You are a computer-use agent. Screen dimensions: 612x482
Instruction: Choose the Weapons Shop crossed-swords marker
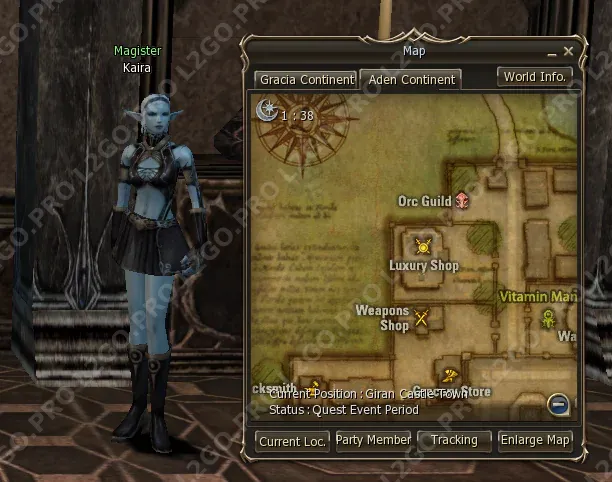[423, 318]
